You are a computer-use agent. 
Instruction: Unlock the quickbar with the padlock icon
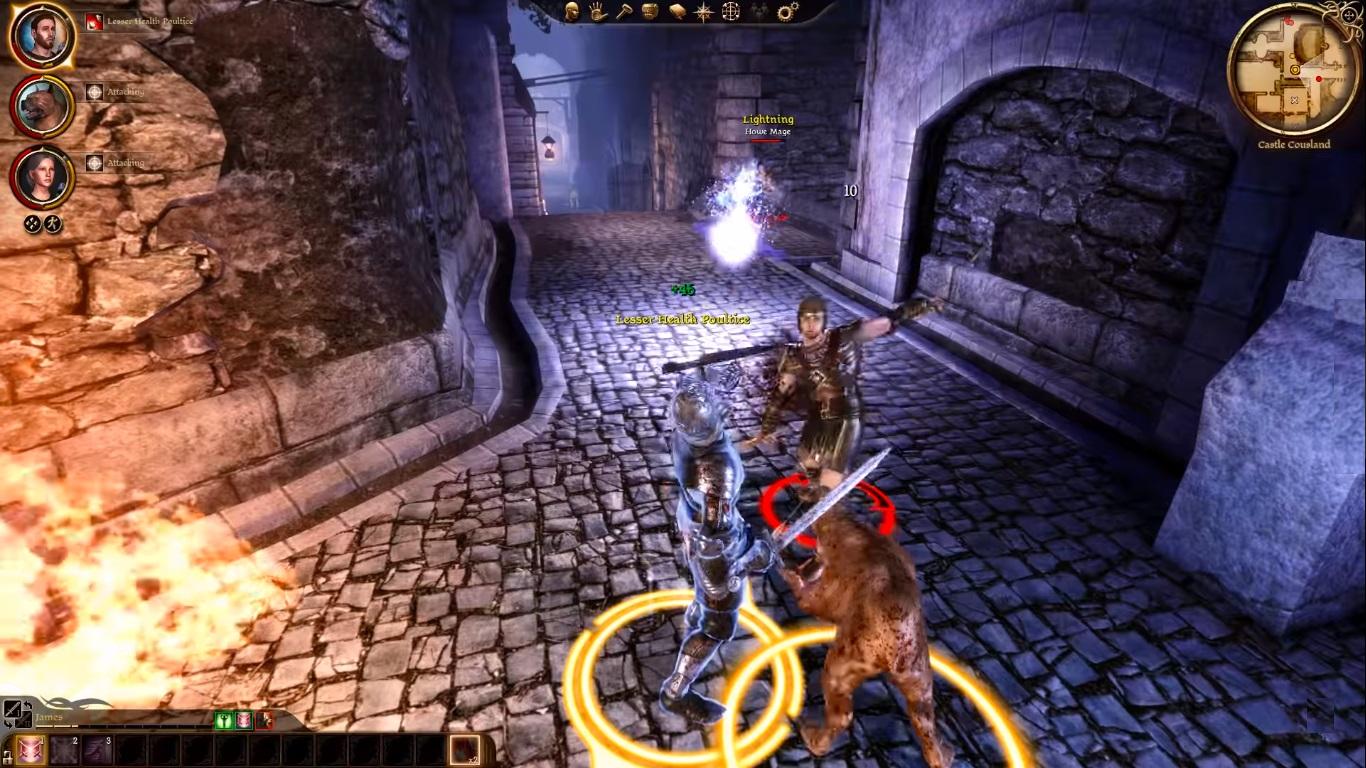tap(9, 757)
